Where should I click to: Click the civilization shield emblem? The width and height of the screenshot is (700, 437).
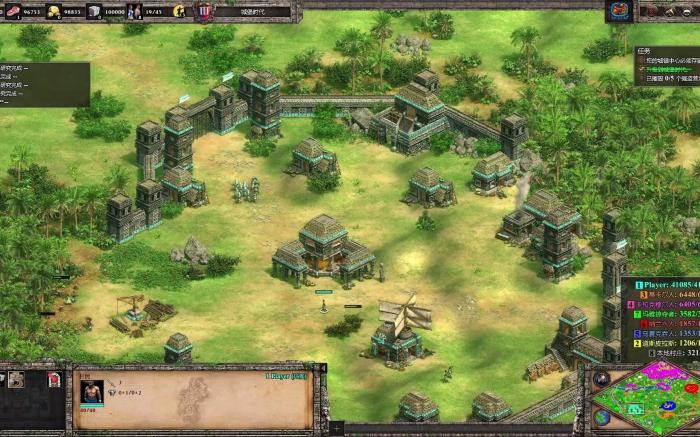coord(204,12)
